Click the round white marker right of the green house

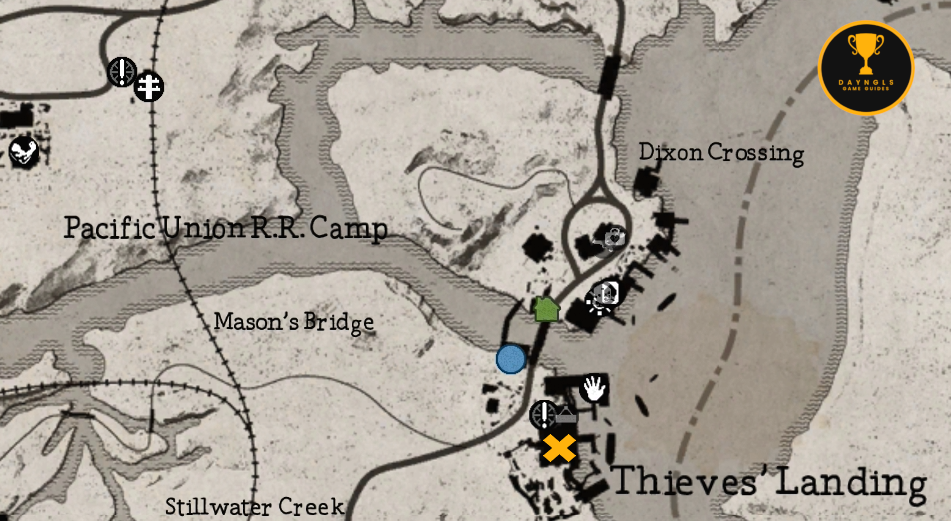(605, 295)
